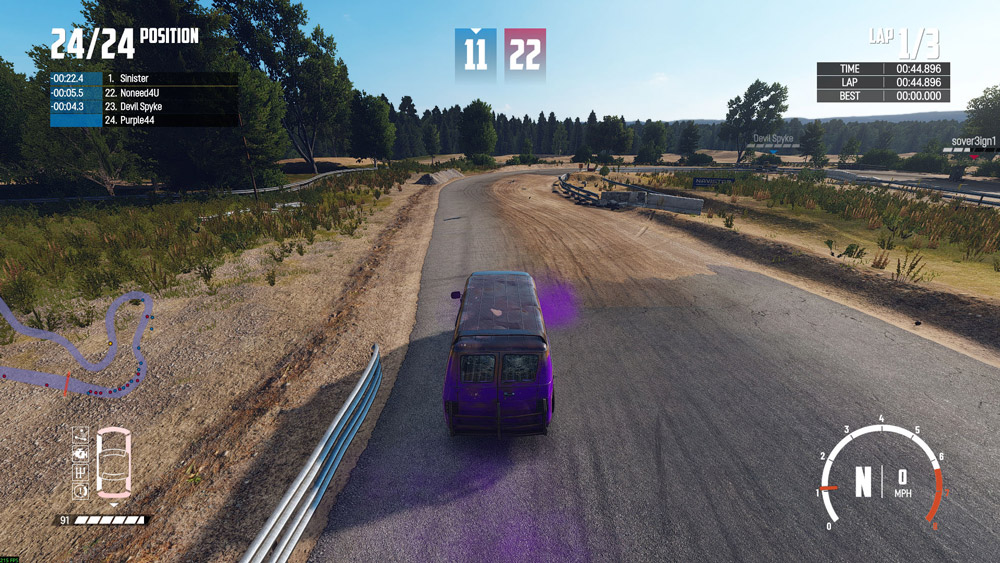Choose the Noneed4U leaderboard row
This screenshot has width=1000, height=563.
tap(143, 92)
